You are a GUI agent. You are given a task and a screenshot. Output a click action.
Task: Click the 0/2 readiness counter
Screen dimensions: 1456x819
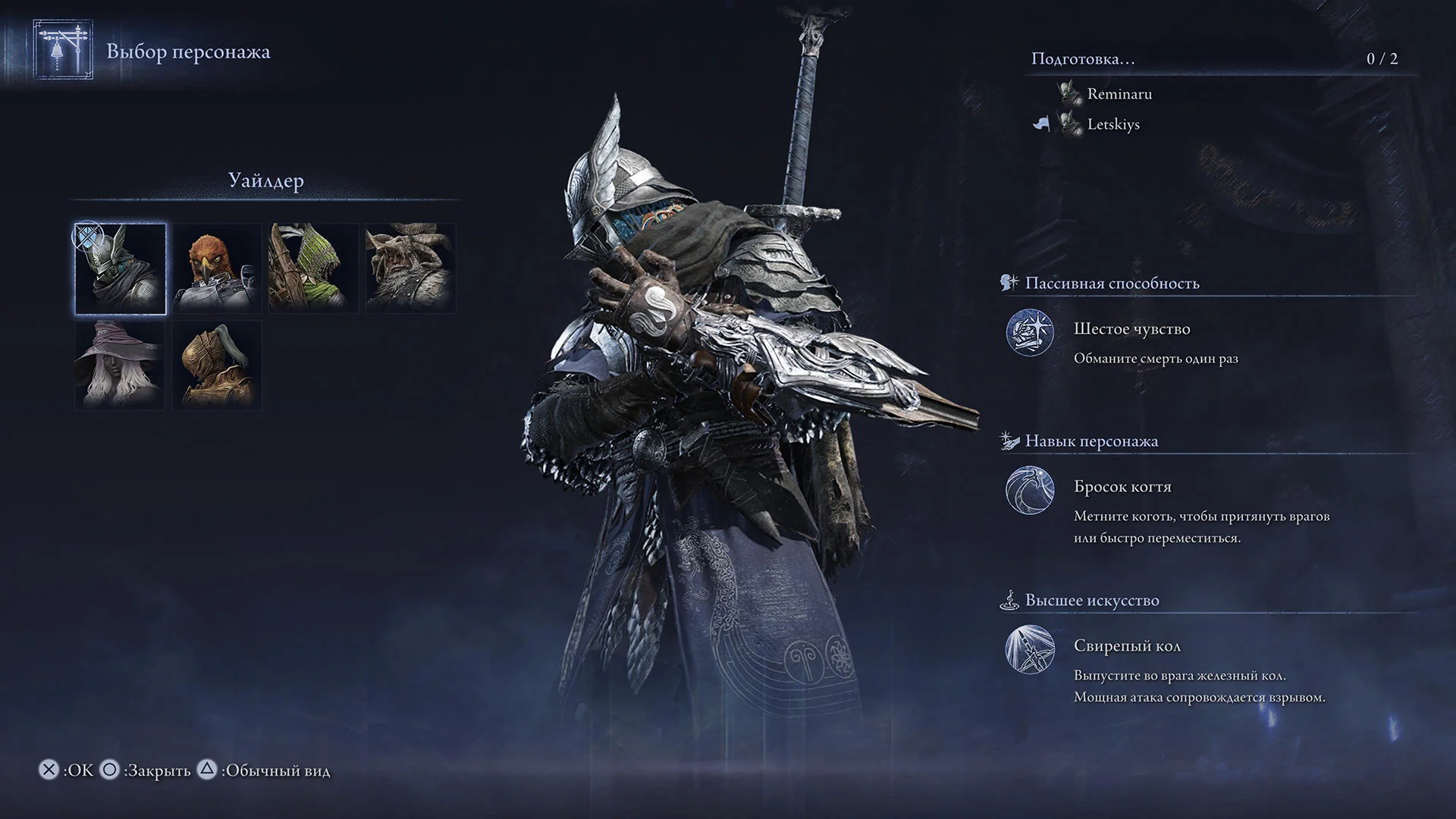1384,58
